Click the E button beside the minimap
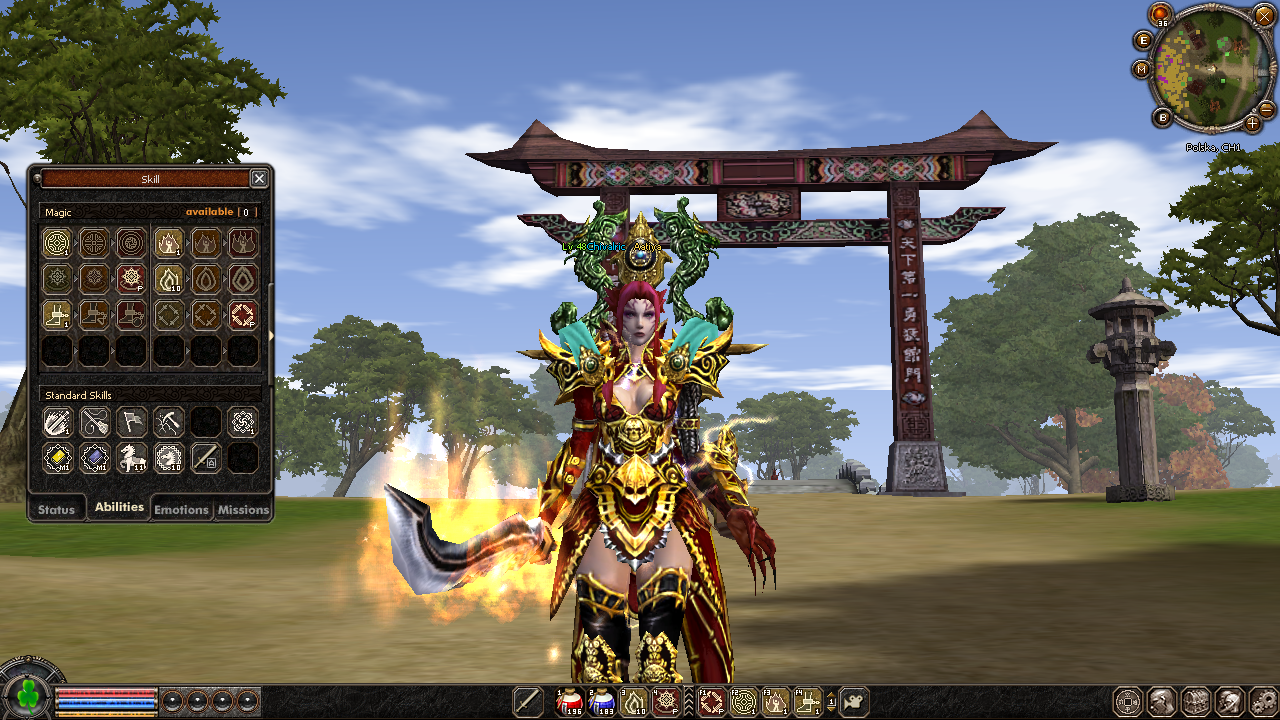Screen dimensions: 1280x720 (x=1144, y=40)
